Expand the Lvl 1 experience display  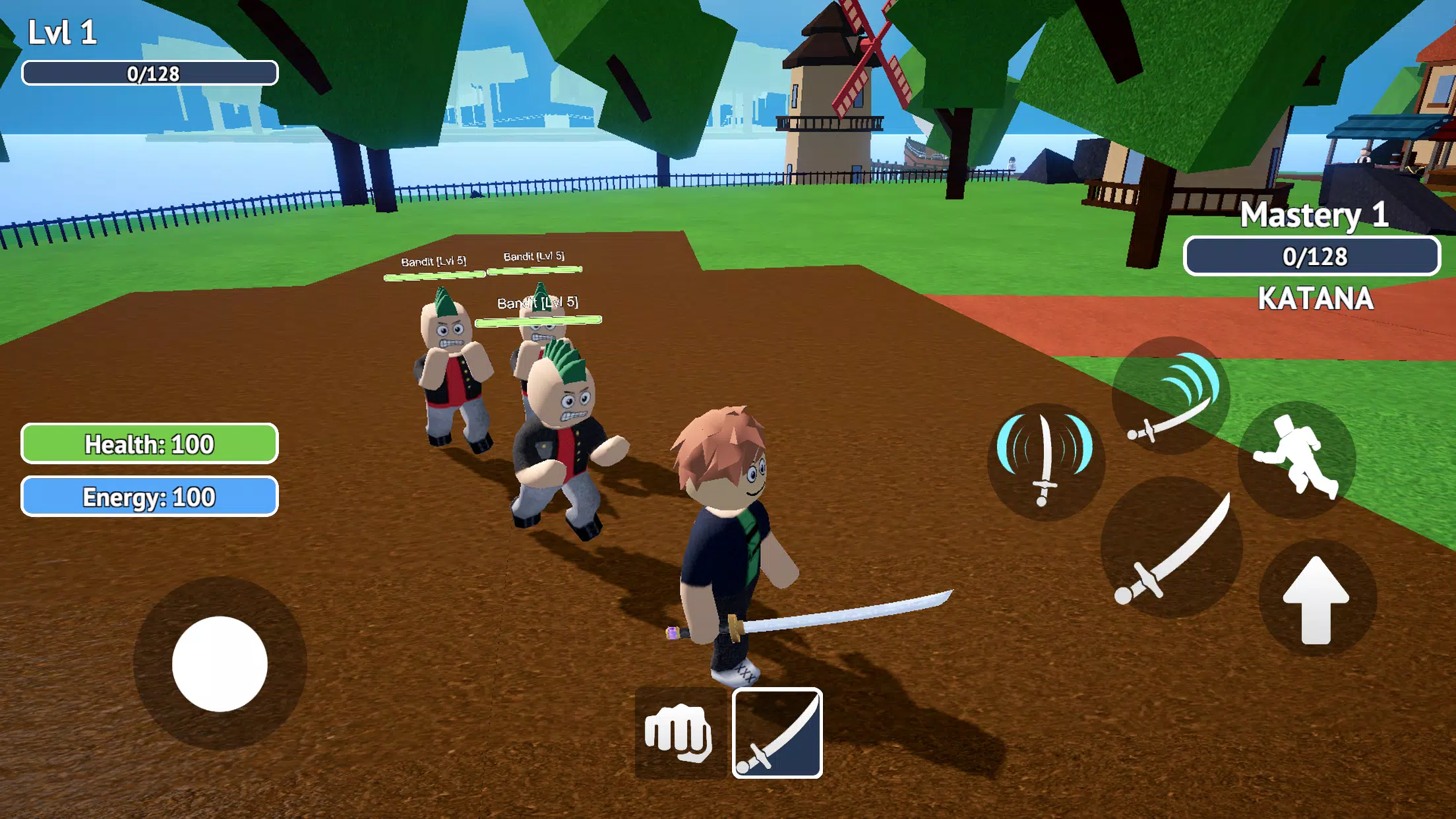[149, 73]
